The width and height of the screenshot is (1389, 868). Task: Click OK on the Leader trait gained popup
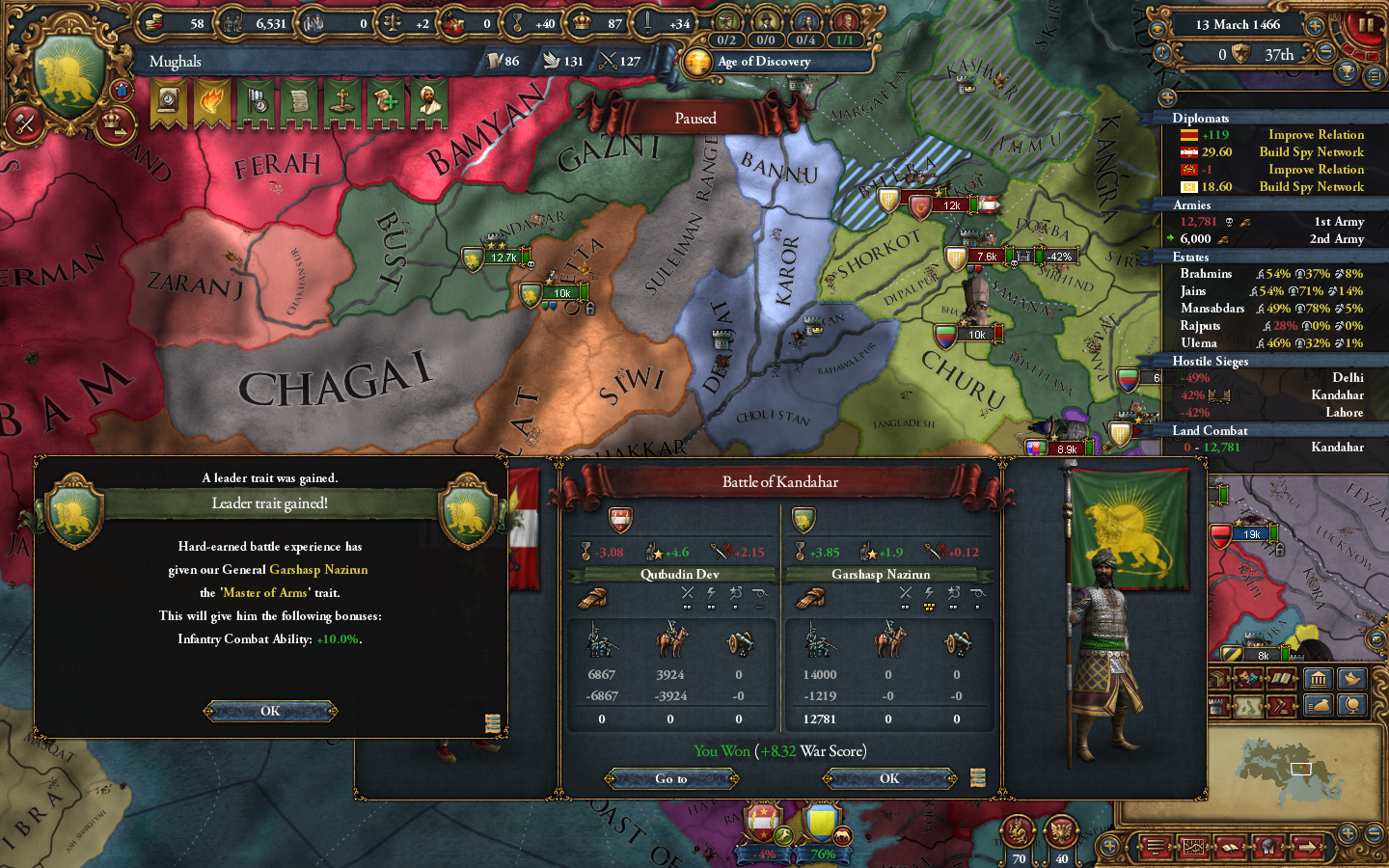point(270,711)
